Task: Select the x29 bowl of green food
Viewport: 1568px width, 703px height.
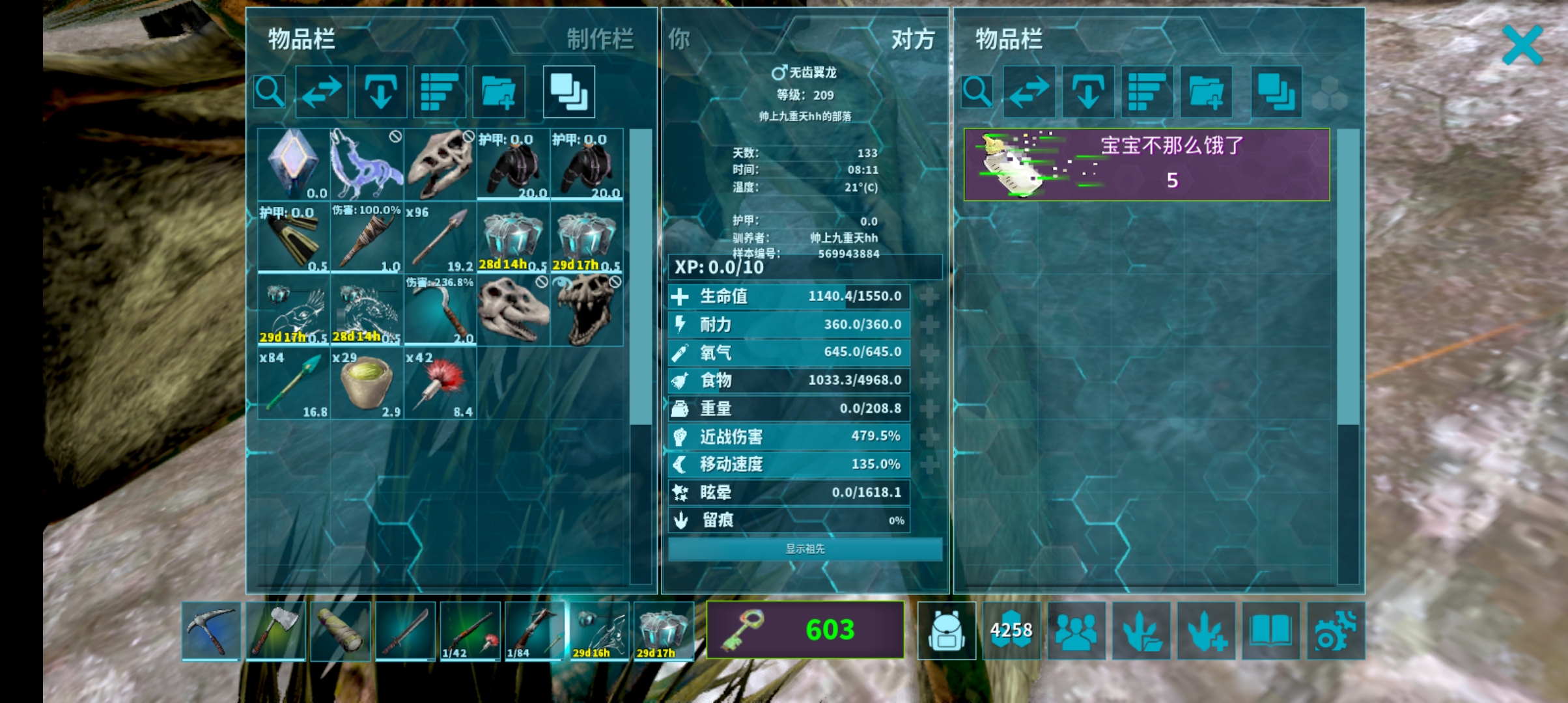Action: point(367,384)
